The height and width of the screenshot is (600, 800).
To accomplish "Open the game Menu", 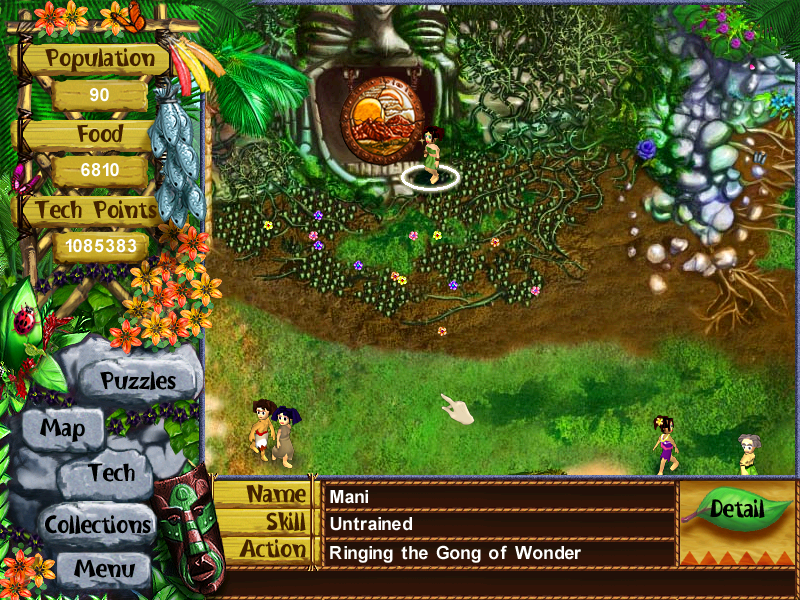I will [x=104, y=570].
